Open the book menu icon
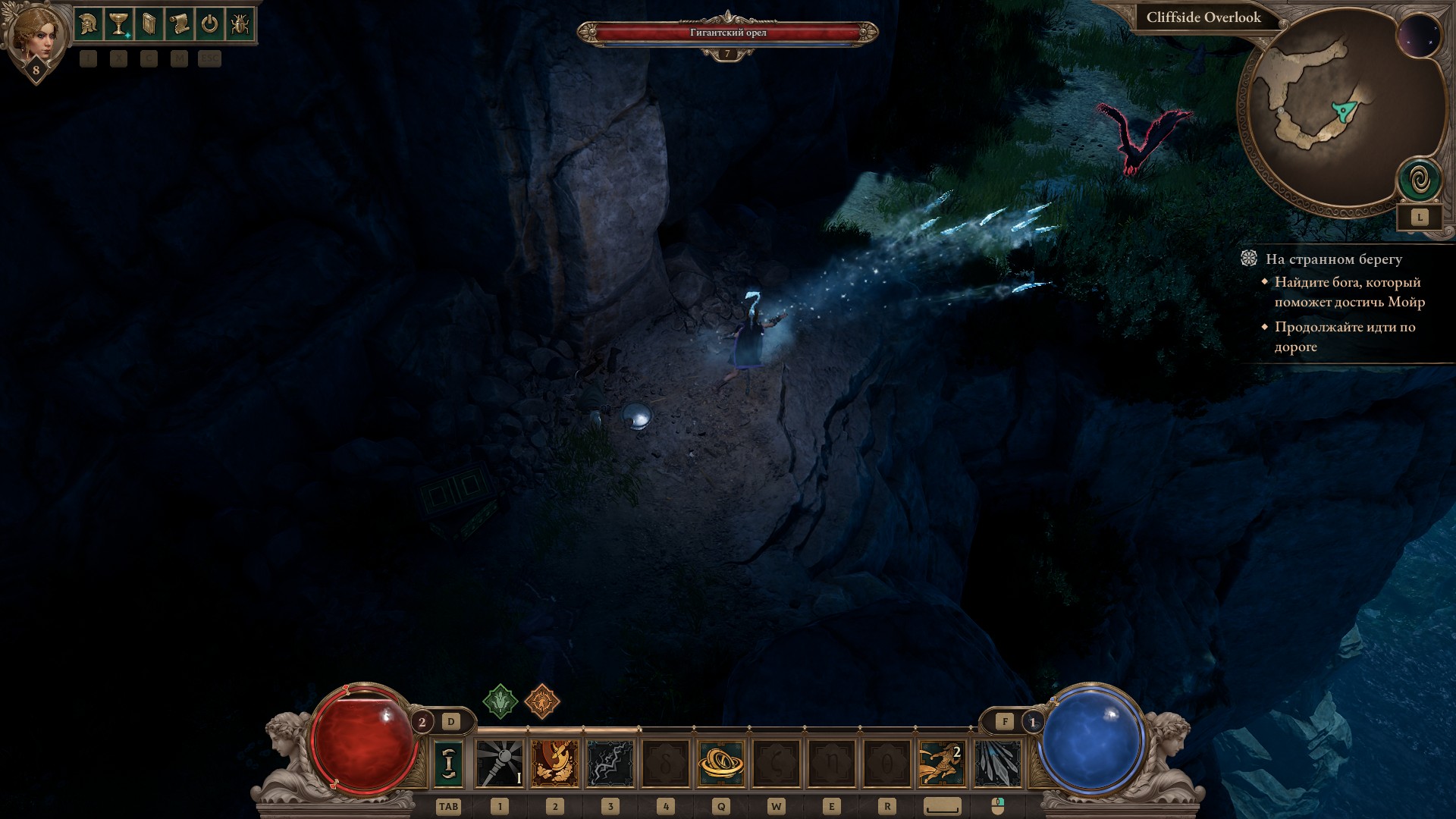The height and width of the screenshot is (819, 1456). pos(149,25)
